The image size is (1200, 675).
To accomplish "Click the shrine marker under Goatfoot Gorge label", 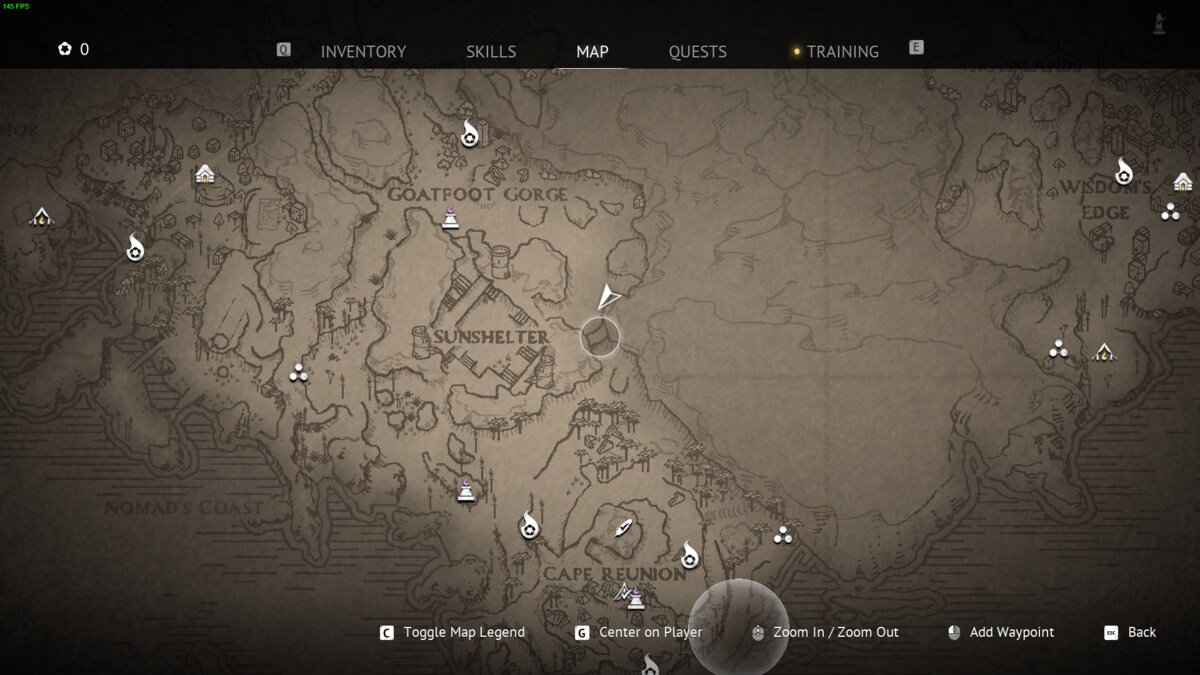I will pyautogui.click(x=451, y=217).
